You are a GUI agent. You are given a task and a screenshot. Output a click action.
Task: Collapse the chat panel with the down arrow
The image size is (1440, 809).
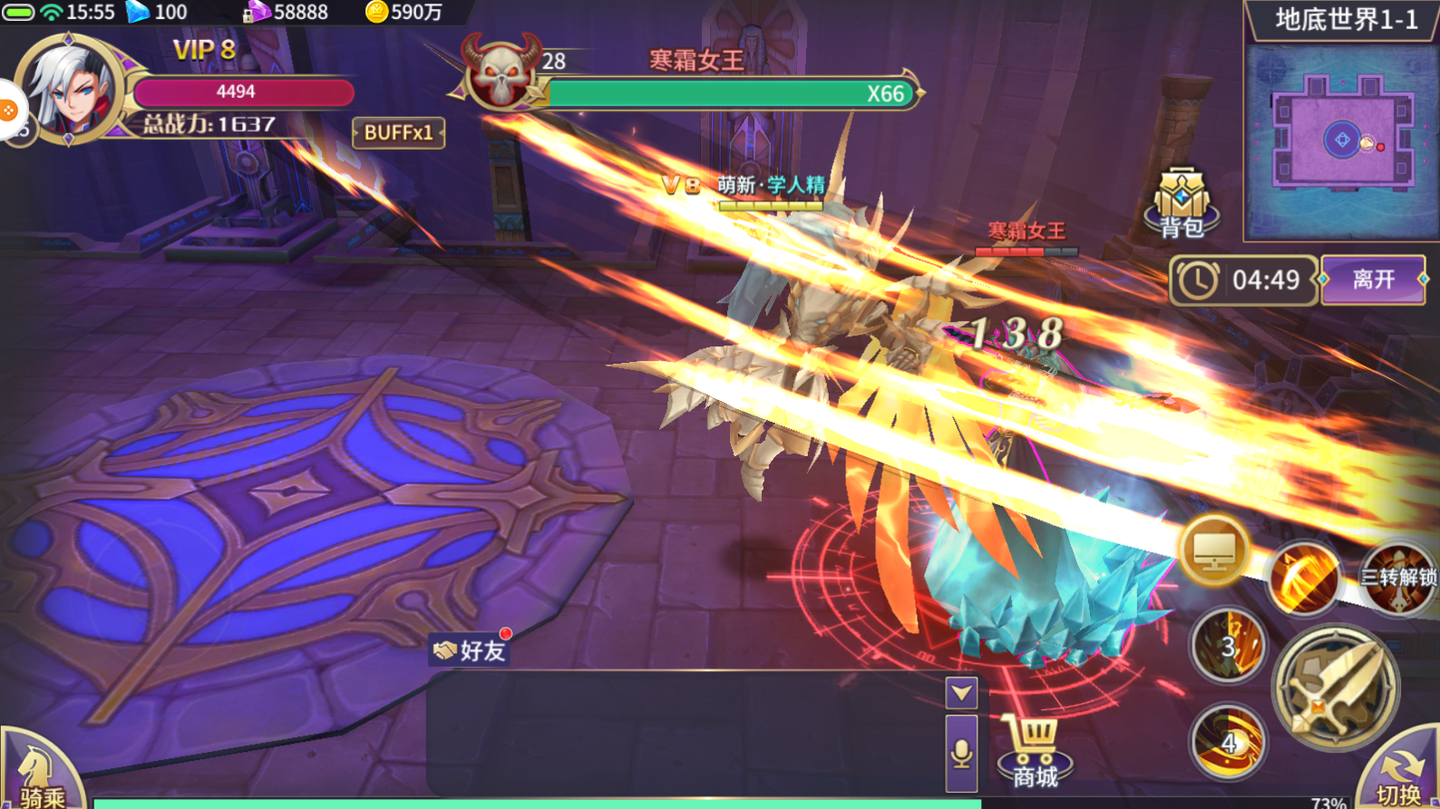click(961, 692)
